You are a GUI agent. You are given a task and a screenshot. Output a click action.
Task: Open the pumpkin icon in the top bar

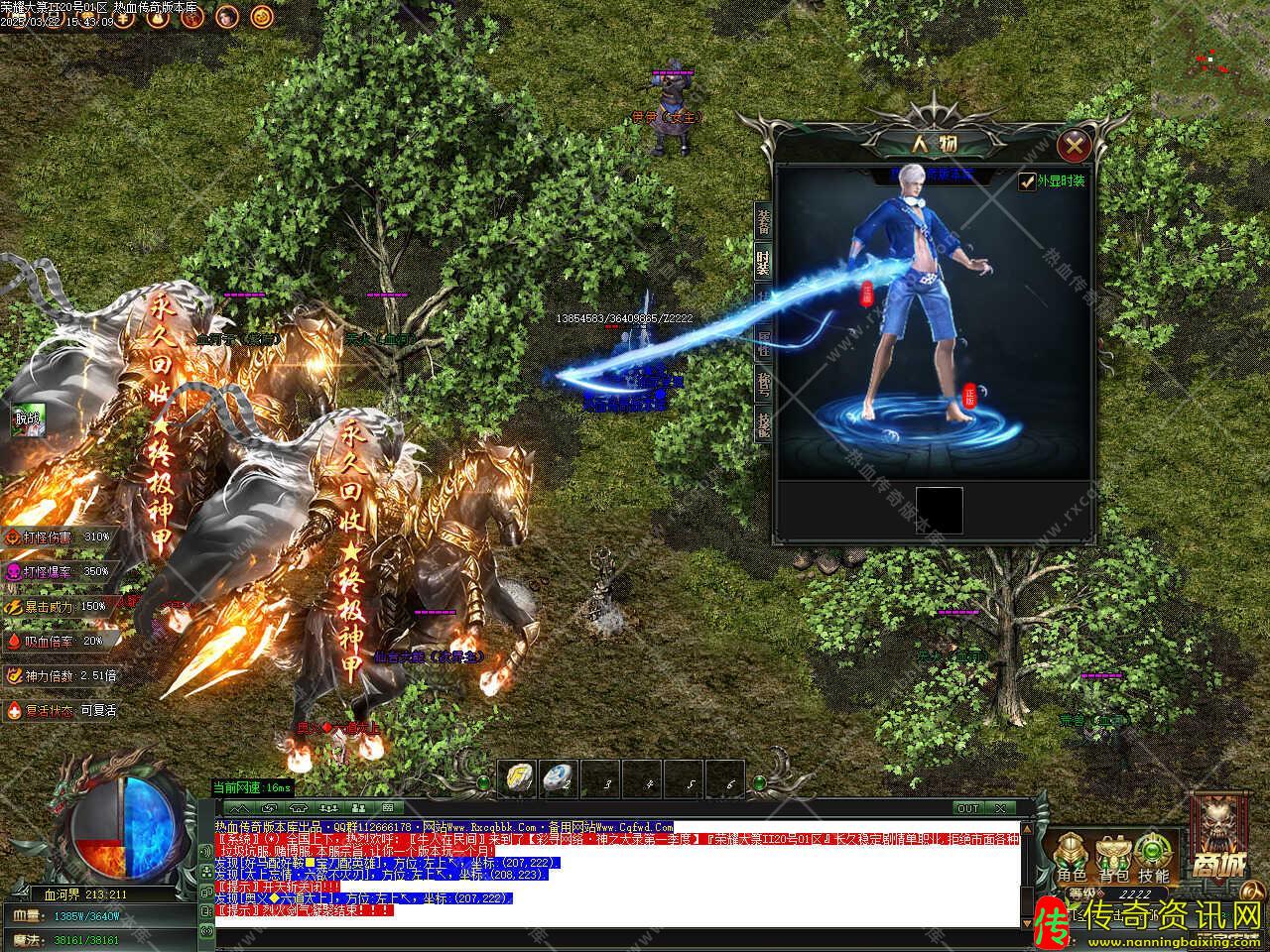260,17
